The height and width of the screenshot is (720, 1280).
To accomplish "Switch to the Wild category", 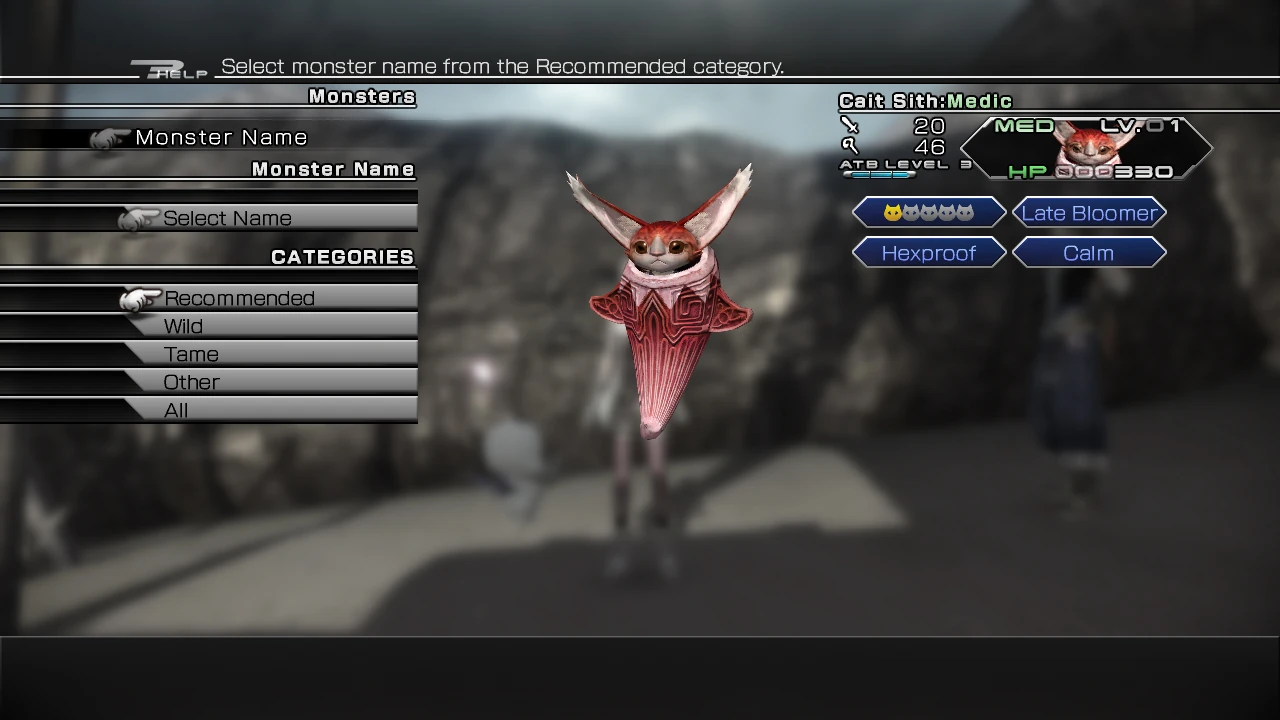I will click(x=185, y=326).
